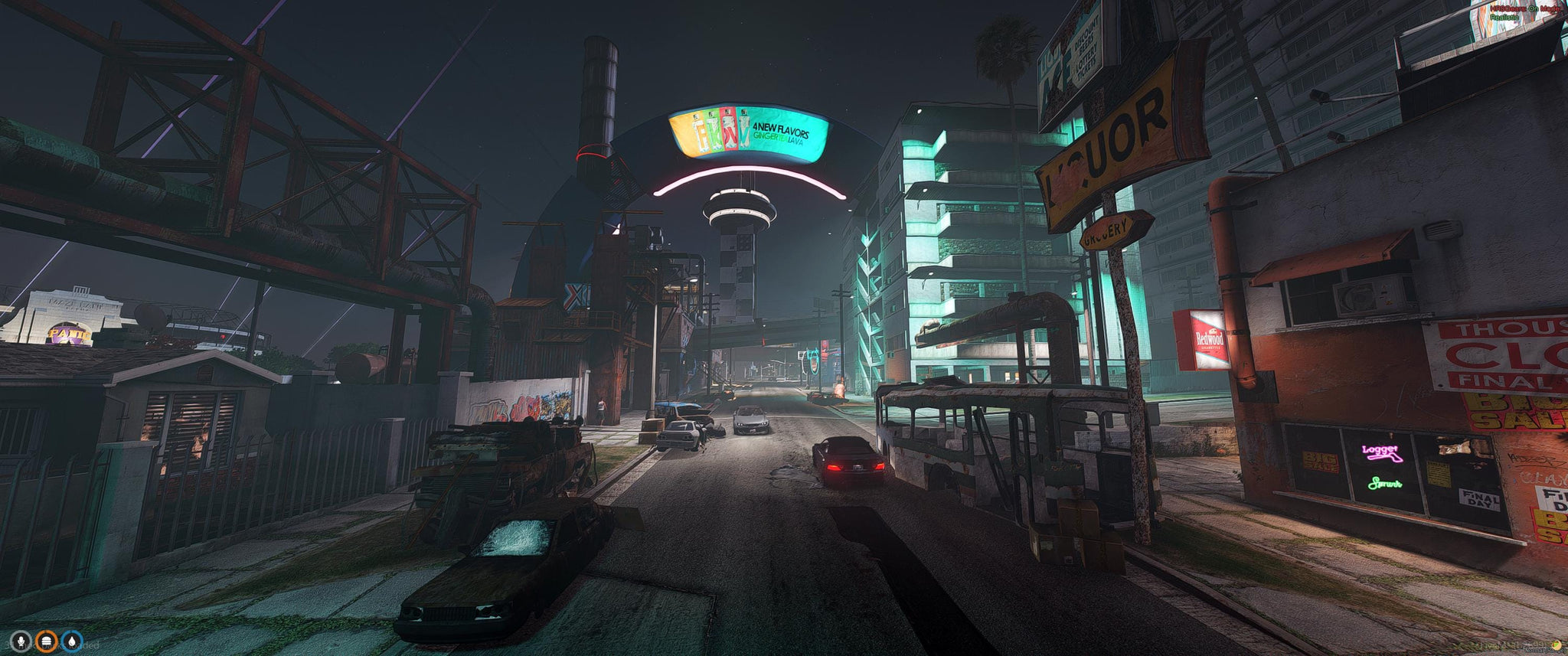The image size is (1568, 656).
Task: Select the orange burger hunger icon
Action: [47, 641]
